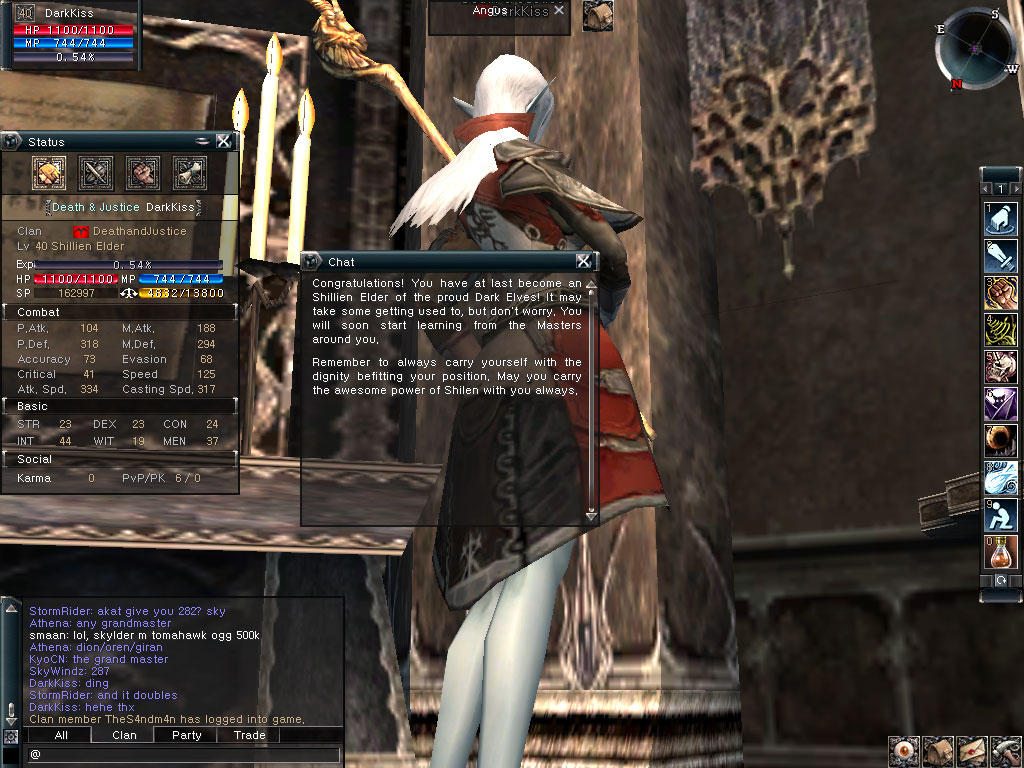Switch chat to the Party tab

[x=186, y=735]
